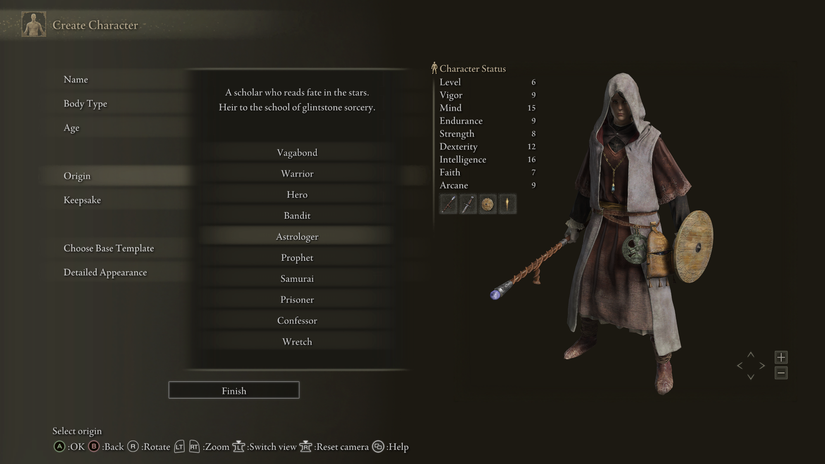
Task: Select the Prophet class
Action: [x=297, y=258]
